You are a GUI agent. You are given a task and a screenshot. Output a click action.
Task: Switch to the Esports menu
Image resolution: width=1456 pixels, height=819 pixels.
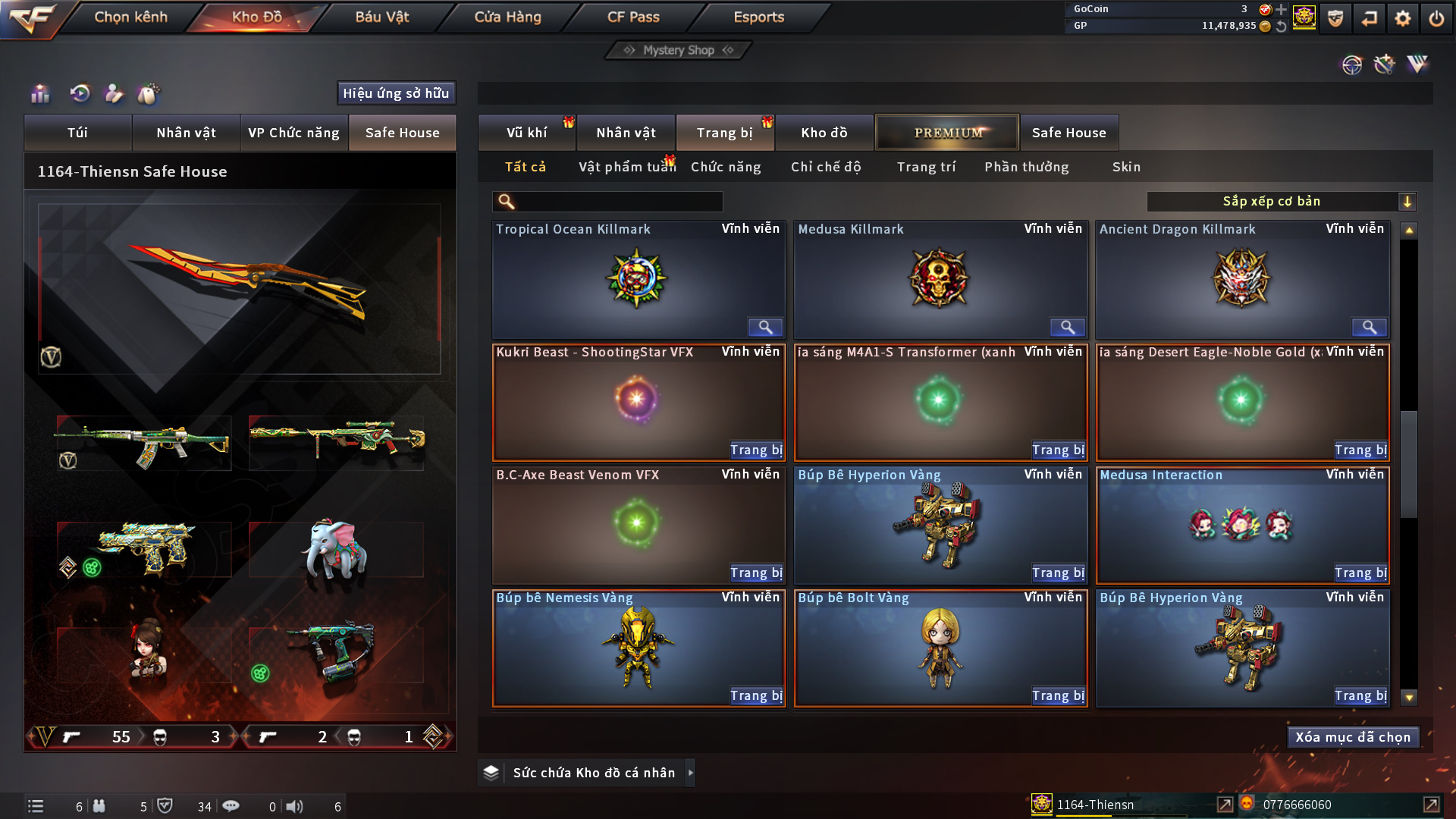click(758, 17)
